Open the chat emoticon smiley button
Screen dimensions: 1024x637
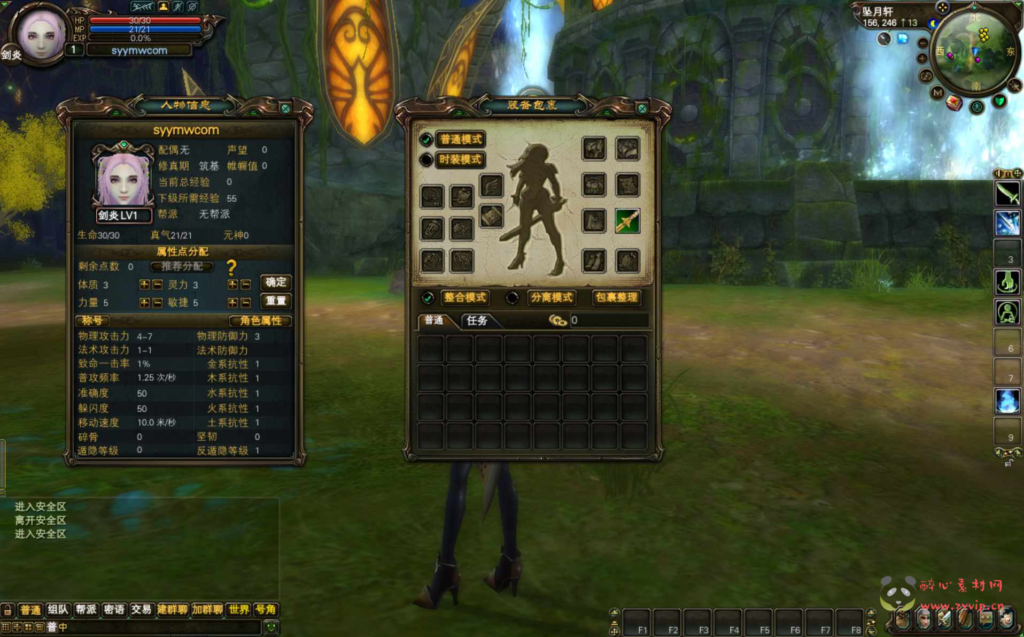(270, 627)
